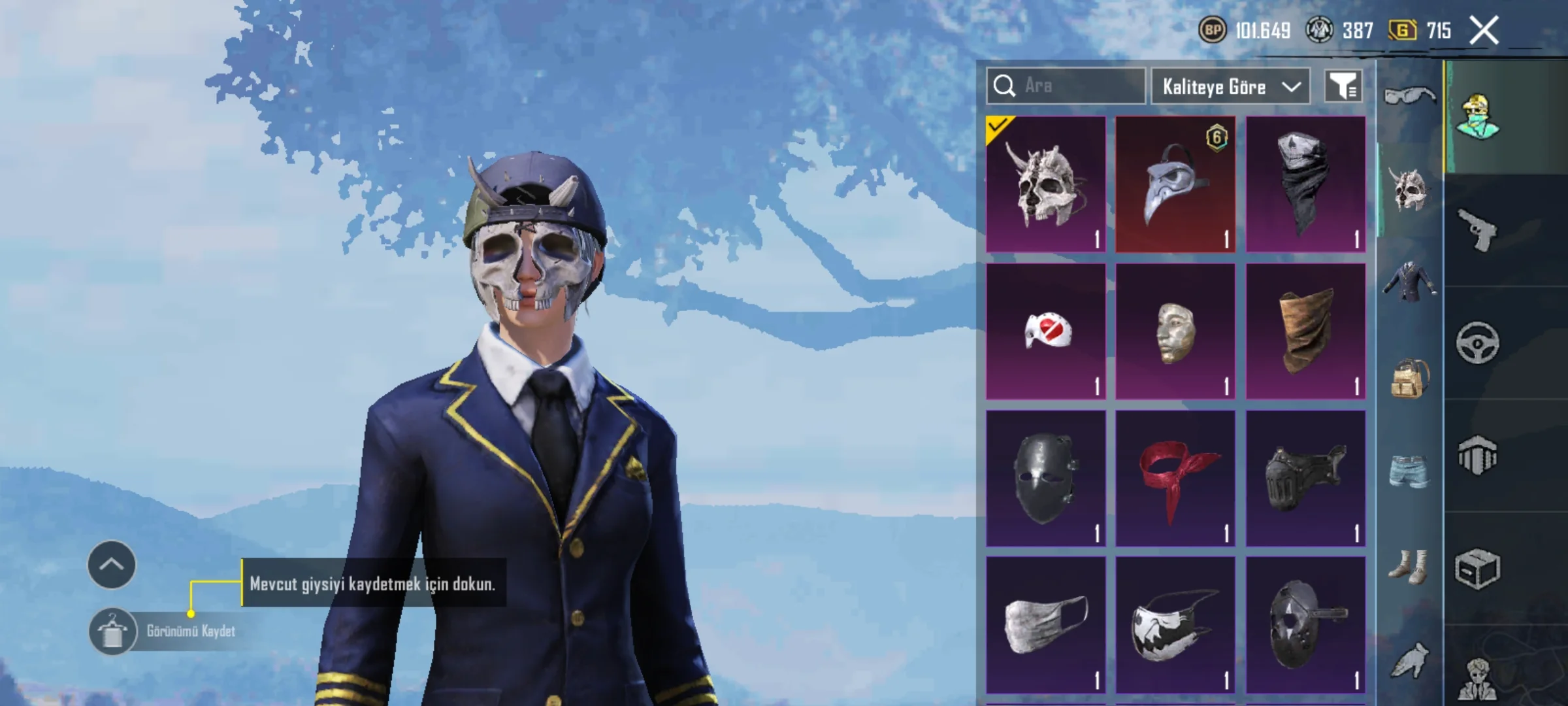This screenshot has width=1568, height=706.
Task: Equip the golden face mask
Action: coord(1175,331)
